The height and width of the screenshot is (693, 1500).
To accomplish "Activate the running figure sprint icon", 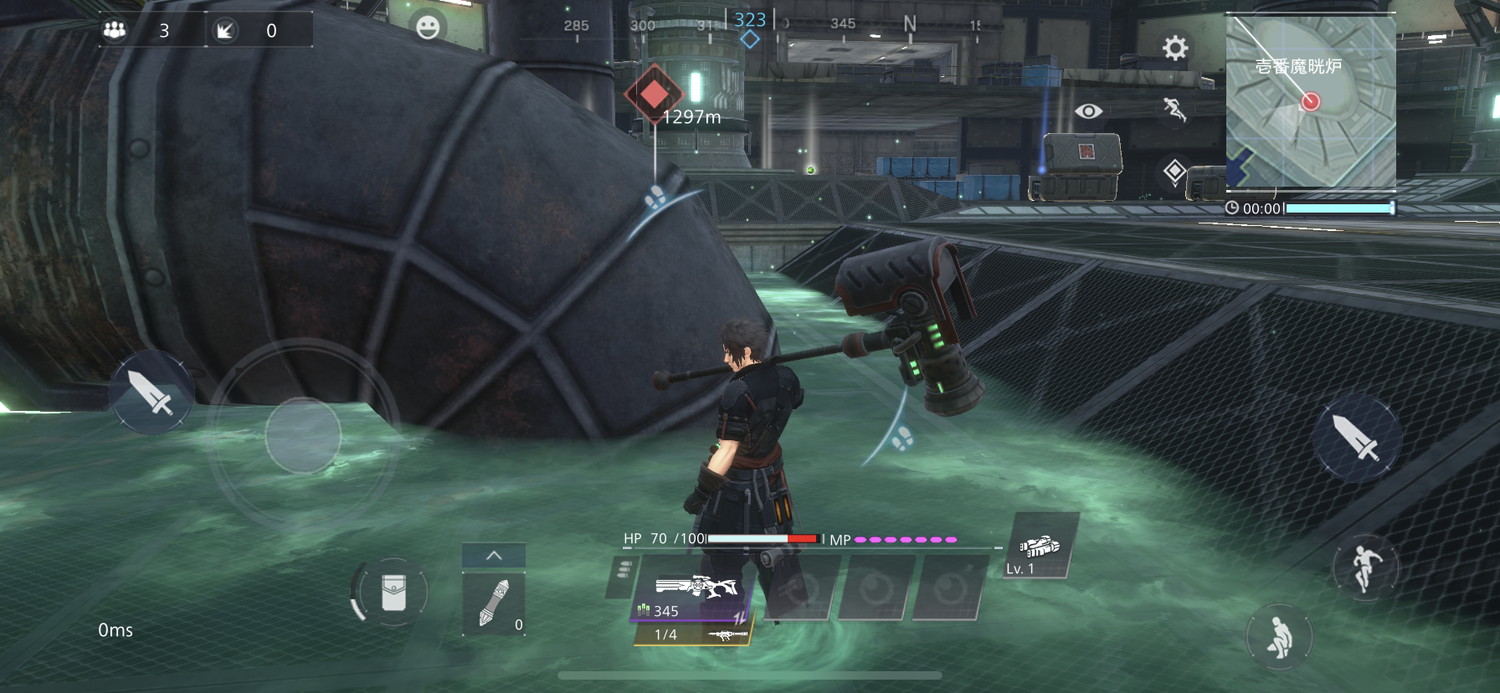I will (1175, 110).
